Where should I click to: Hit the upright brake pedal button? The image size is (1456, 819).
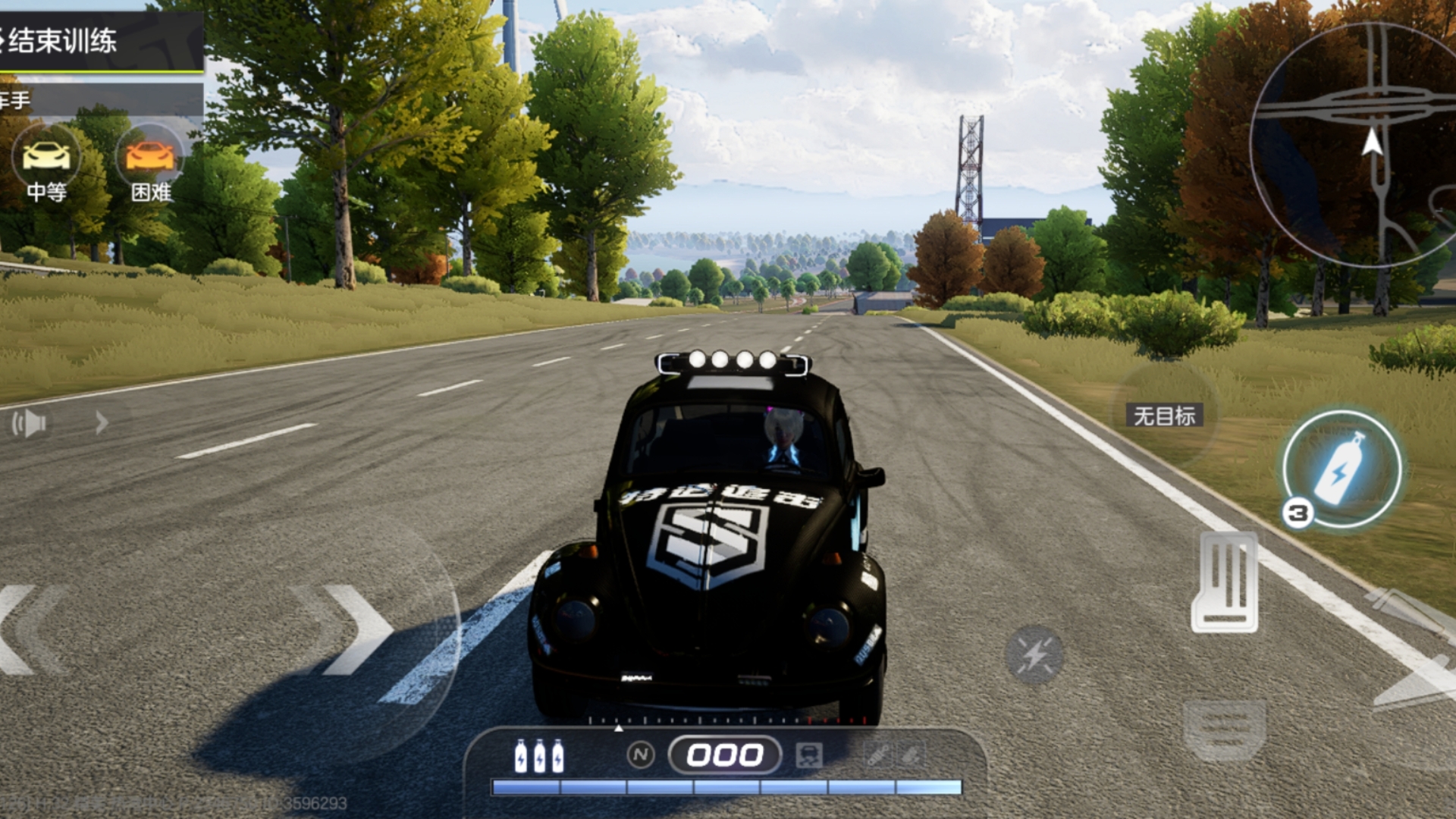tap(1225, 582)
